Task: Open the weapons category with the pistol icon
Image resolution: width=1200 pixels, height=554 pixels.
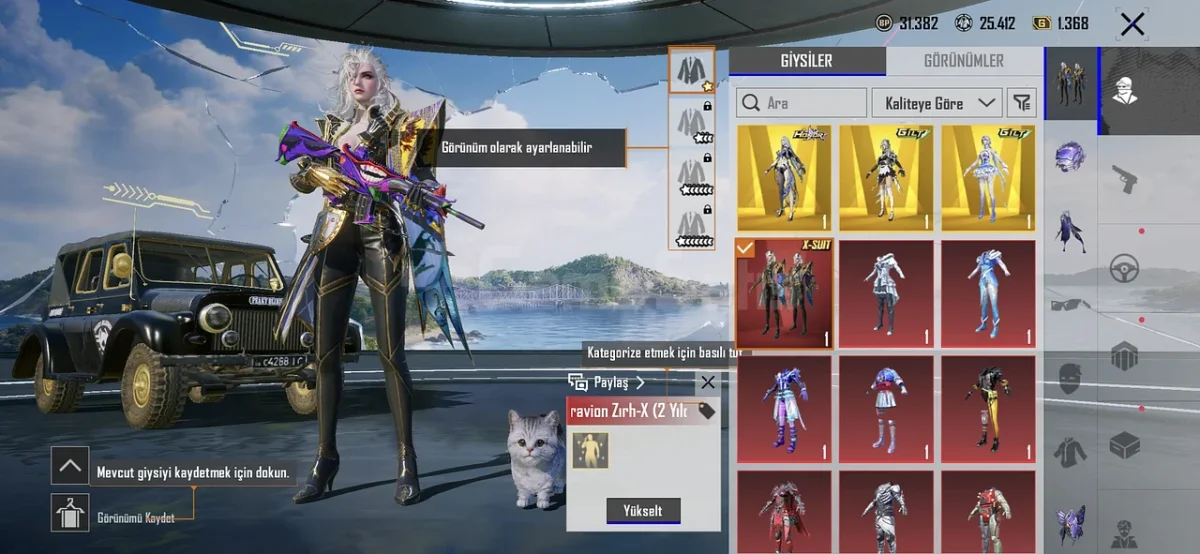Action: [1126, 179]
